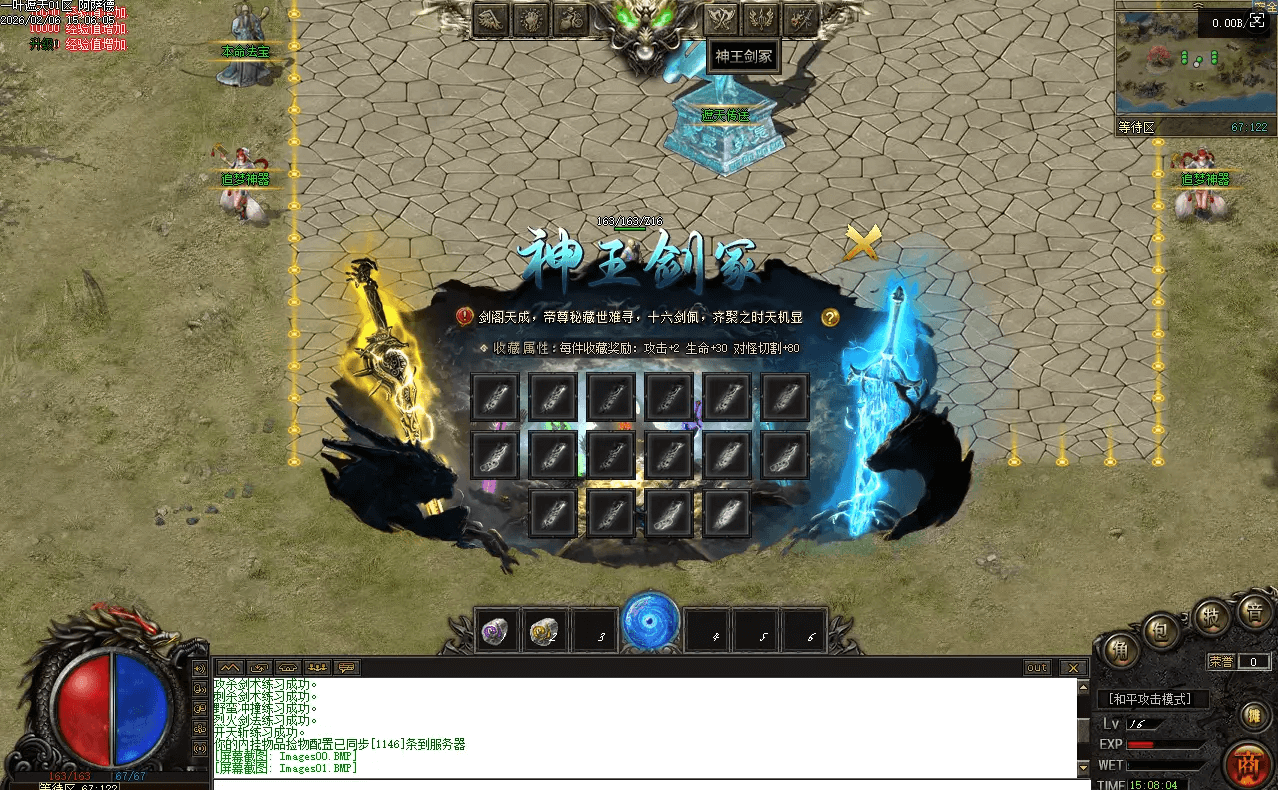The width and height of the screenshot is (1278, 790).
Task: Close the 神王剑冢 panel with the golden X
Action: 864,243
